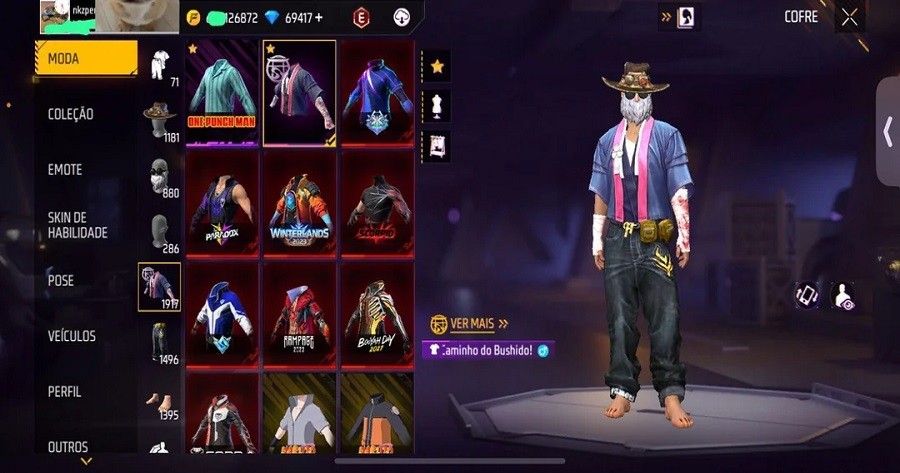
Task: Close the Cofre vault screen
Action: click(849, 17)
